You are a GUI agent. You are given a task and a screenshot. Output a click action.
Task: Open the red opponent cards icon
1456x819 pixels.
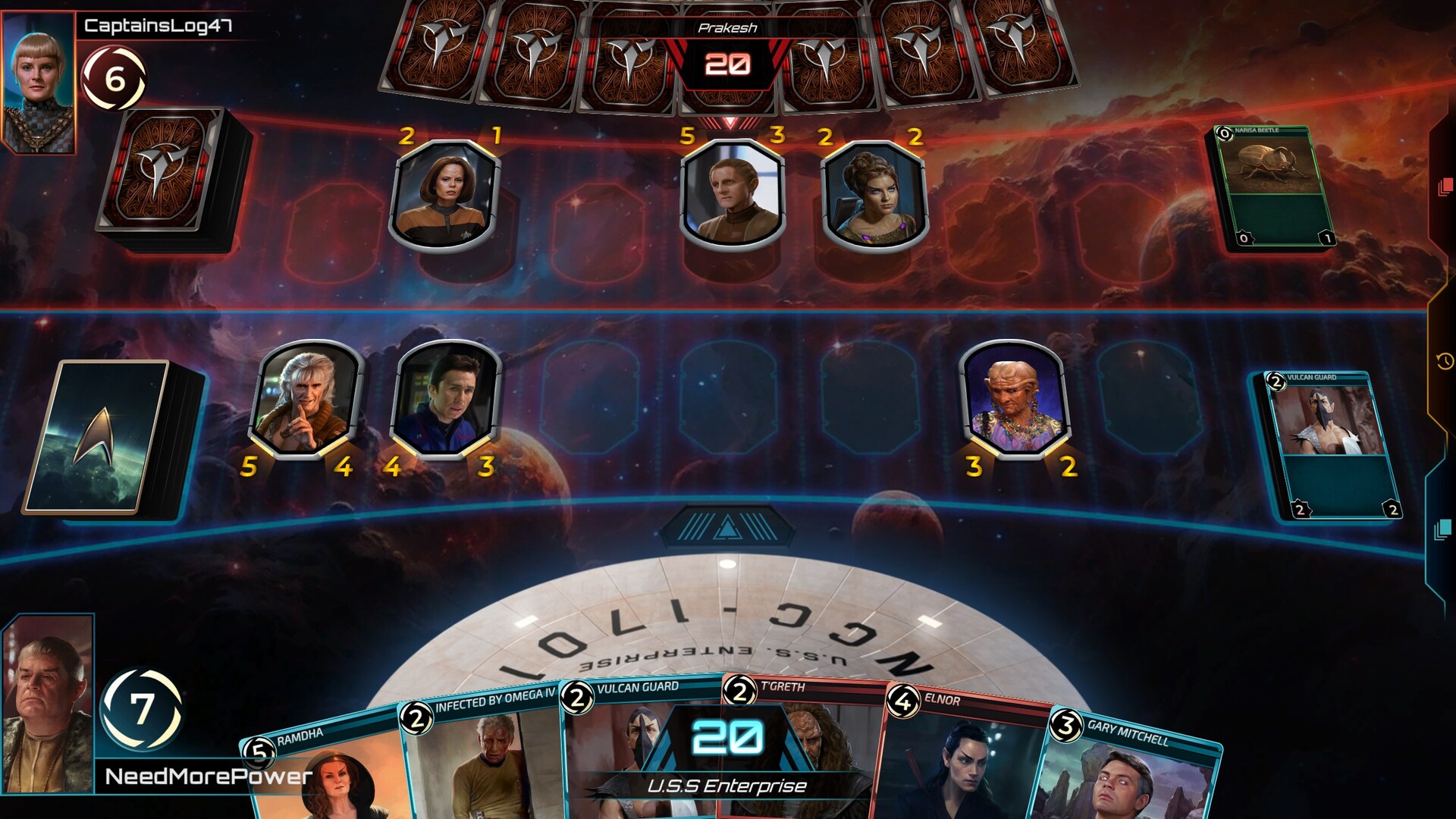click(1445, 186)
